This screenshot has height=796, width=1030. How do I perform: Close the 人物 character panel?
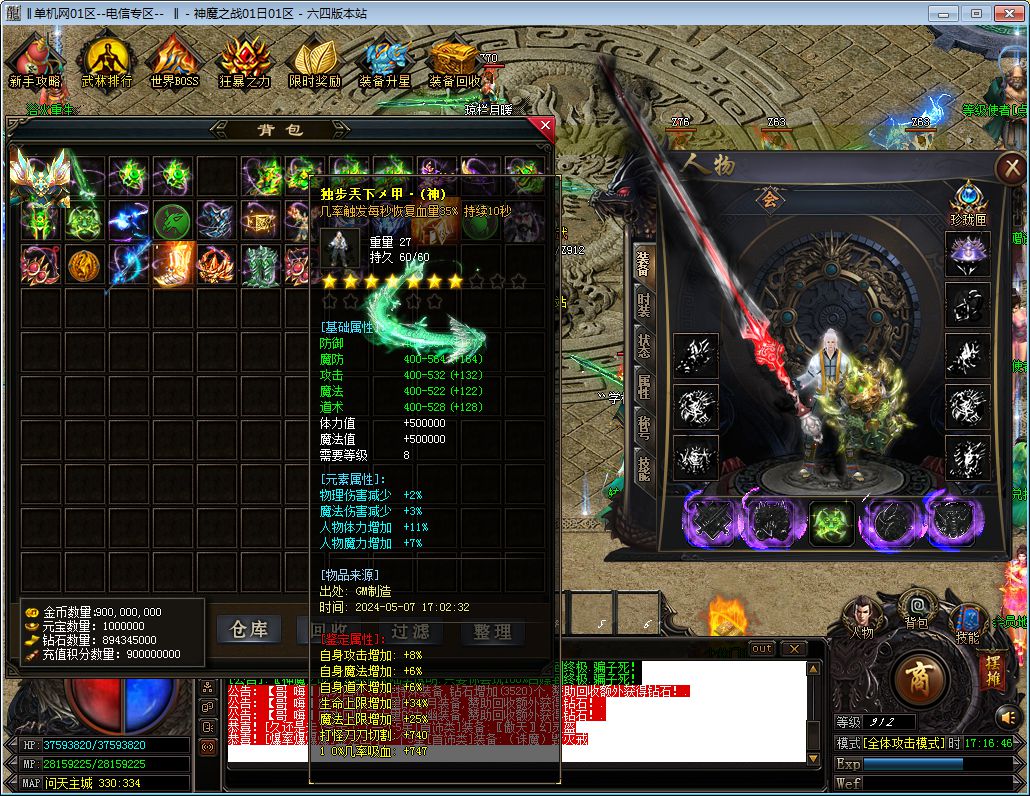tap(1012, 168)
